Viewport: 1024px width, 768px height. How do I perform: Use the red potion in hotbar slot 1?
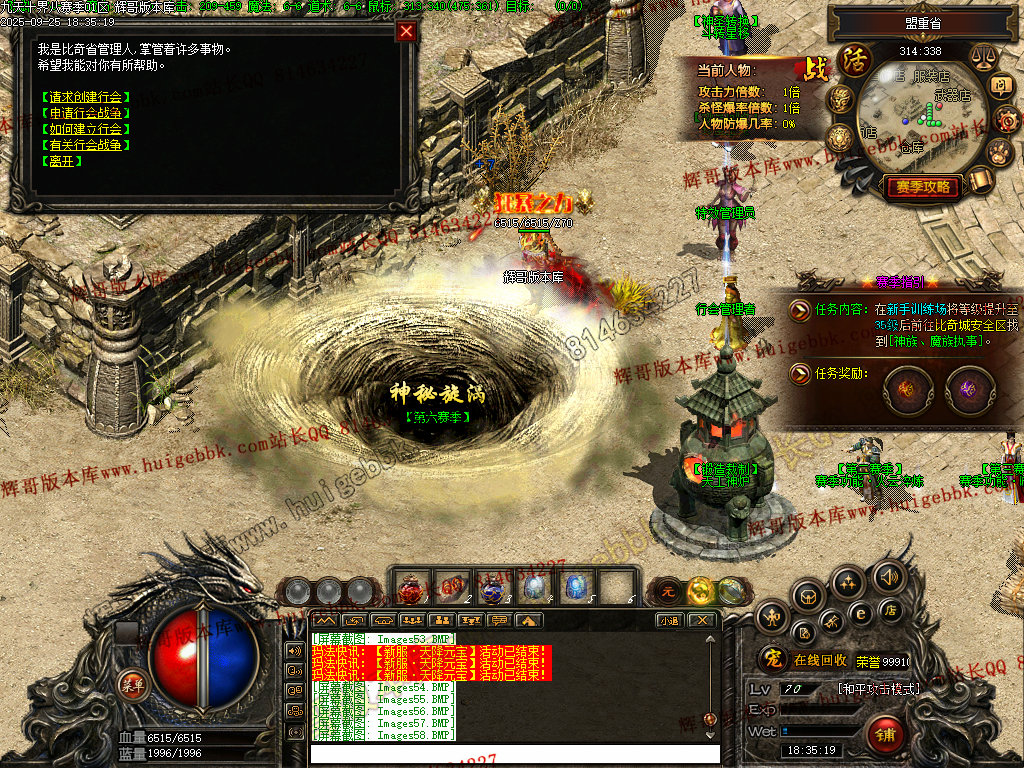(x=411, y=588)
